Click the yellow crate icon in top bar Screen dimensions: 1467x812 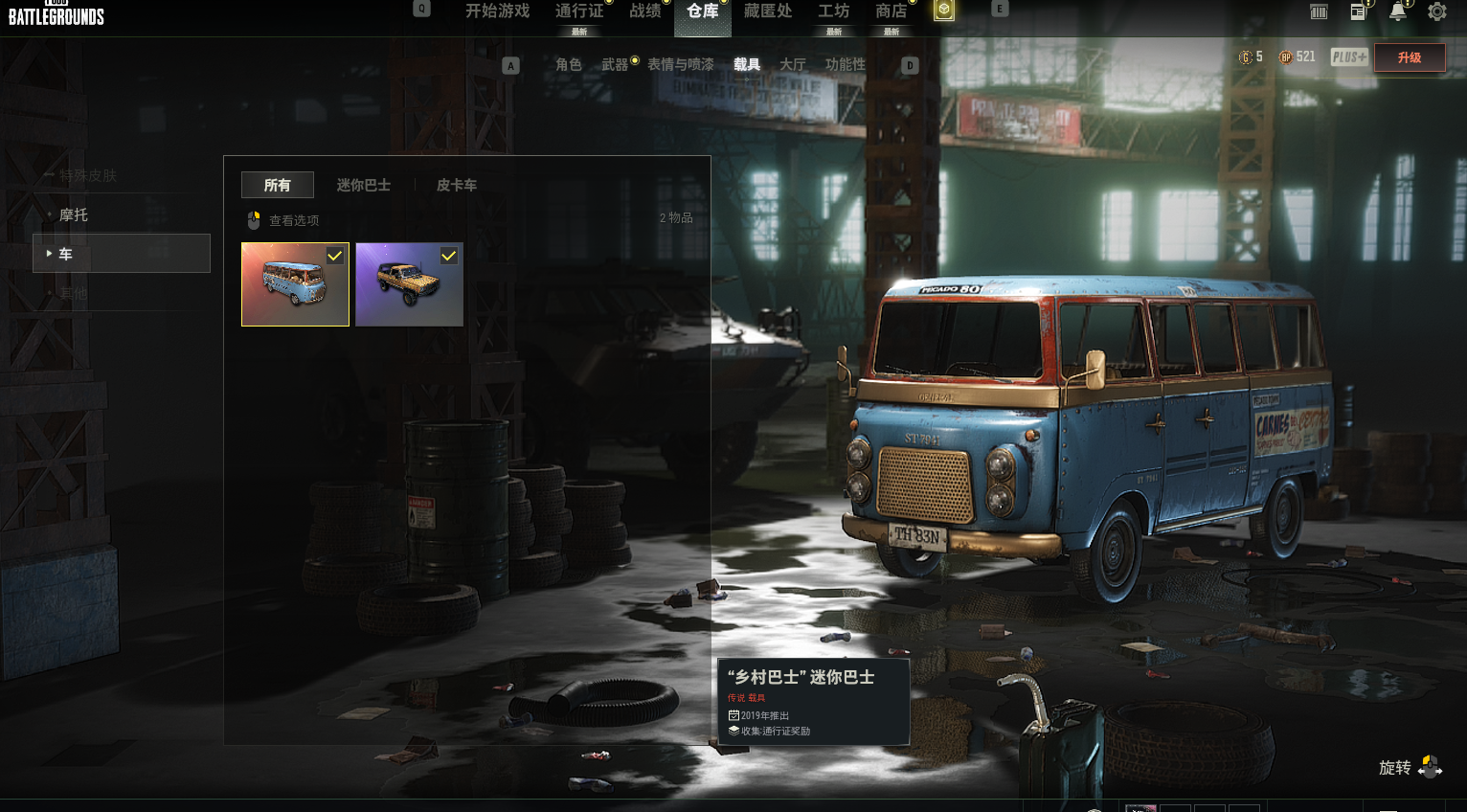[x=944, y=11]
